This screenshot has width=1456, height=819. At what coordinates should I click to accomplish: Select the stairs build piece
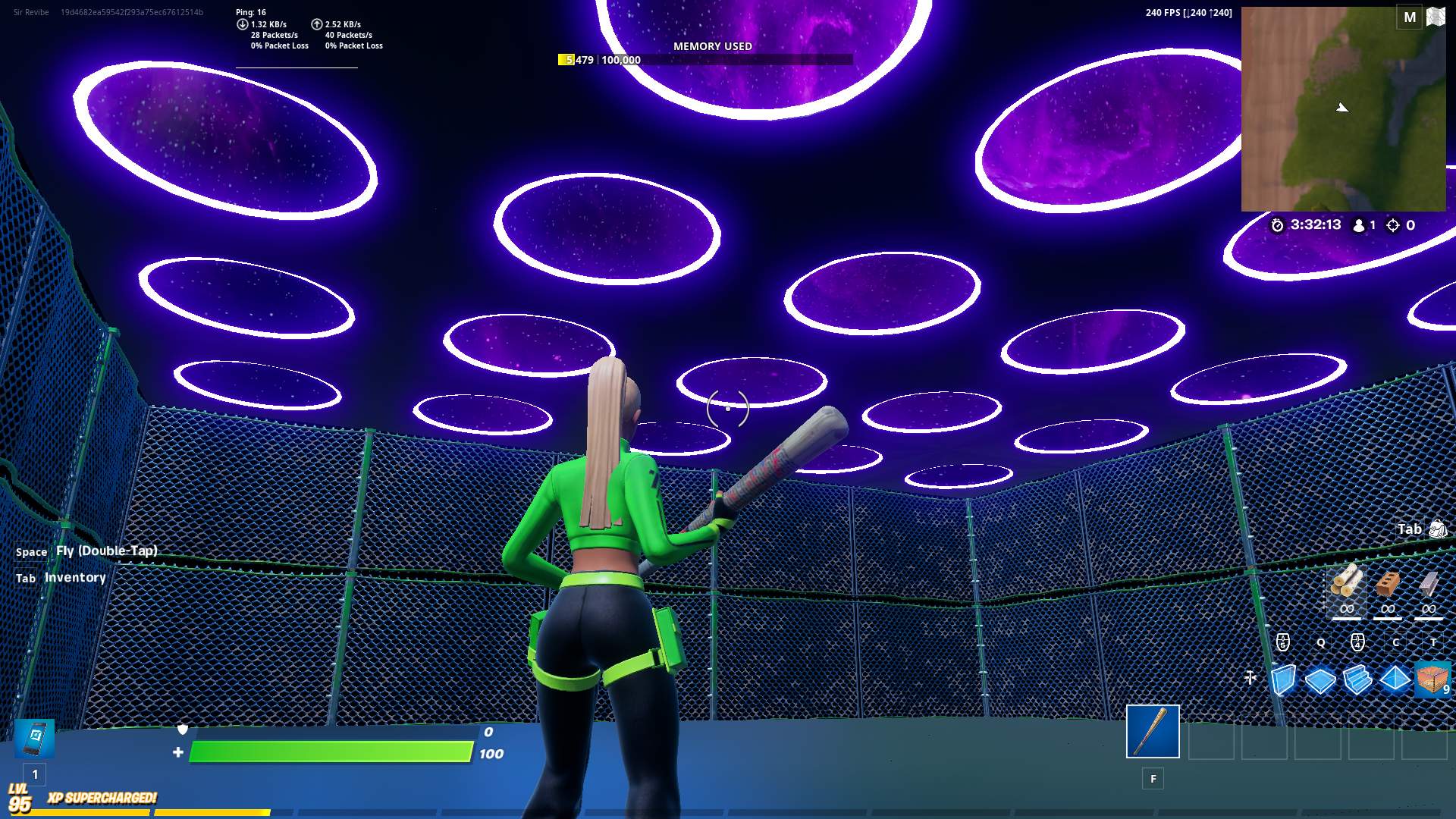[1358, 682]
